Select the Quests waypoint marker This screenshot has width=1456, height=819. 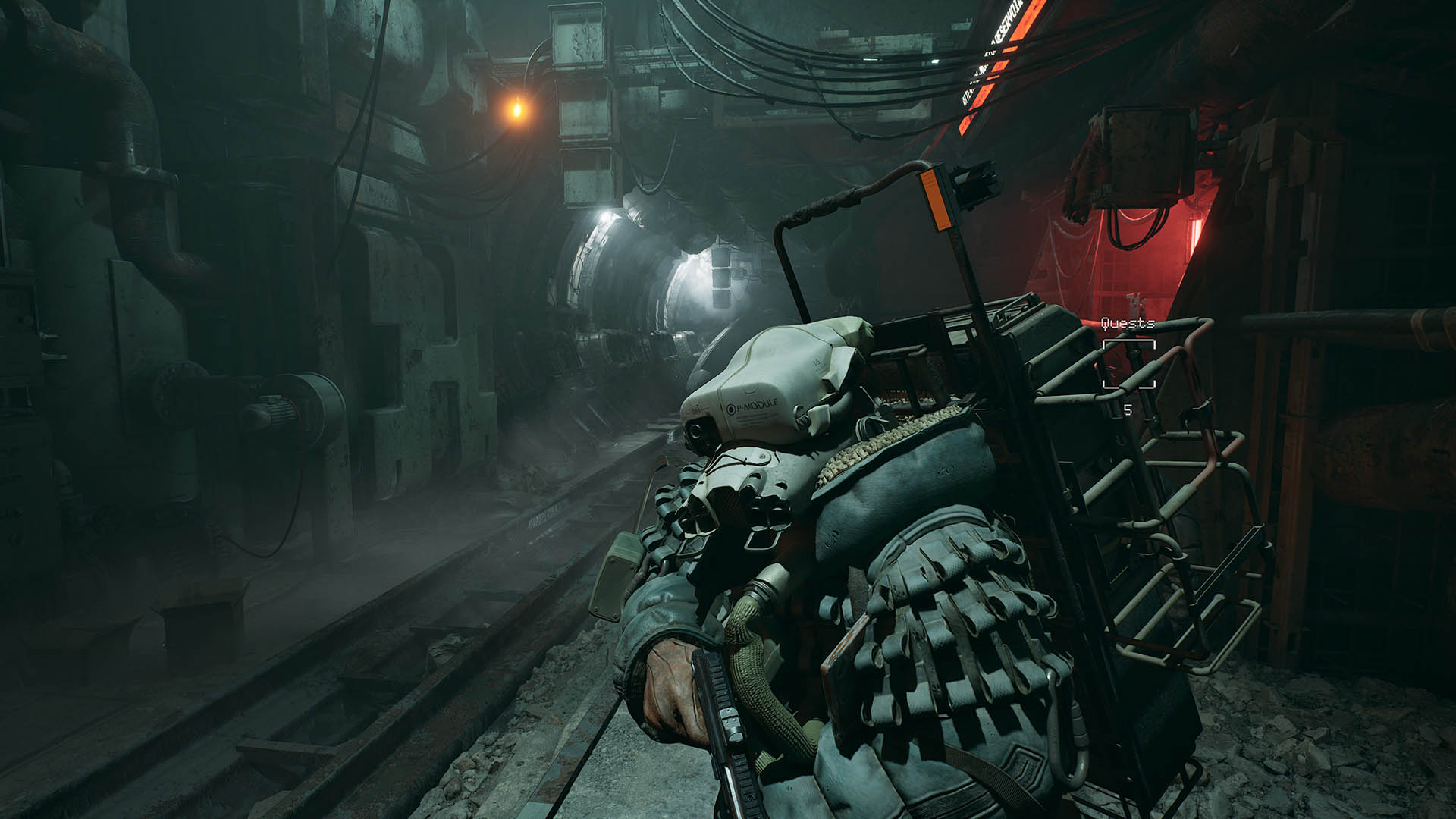[1128, 364]
